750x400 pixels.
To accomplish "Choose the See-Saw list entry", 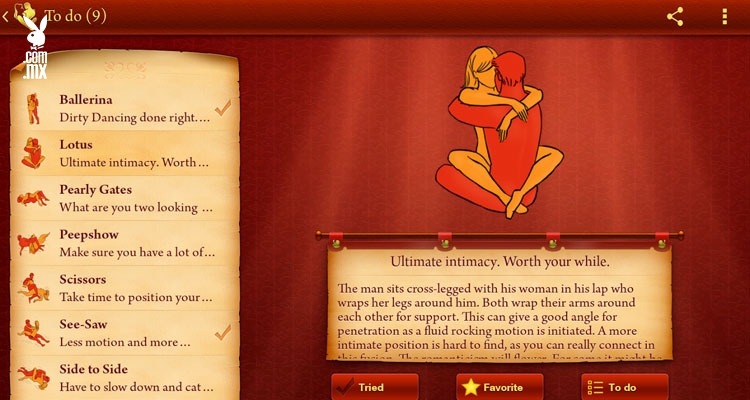I will [x=125, y=332].
